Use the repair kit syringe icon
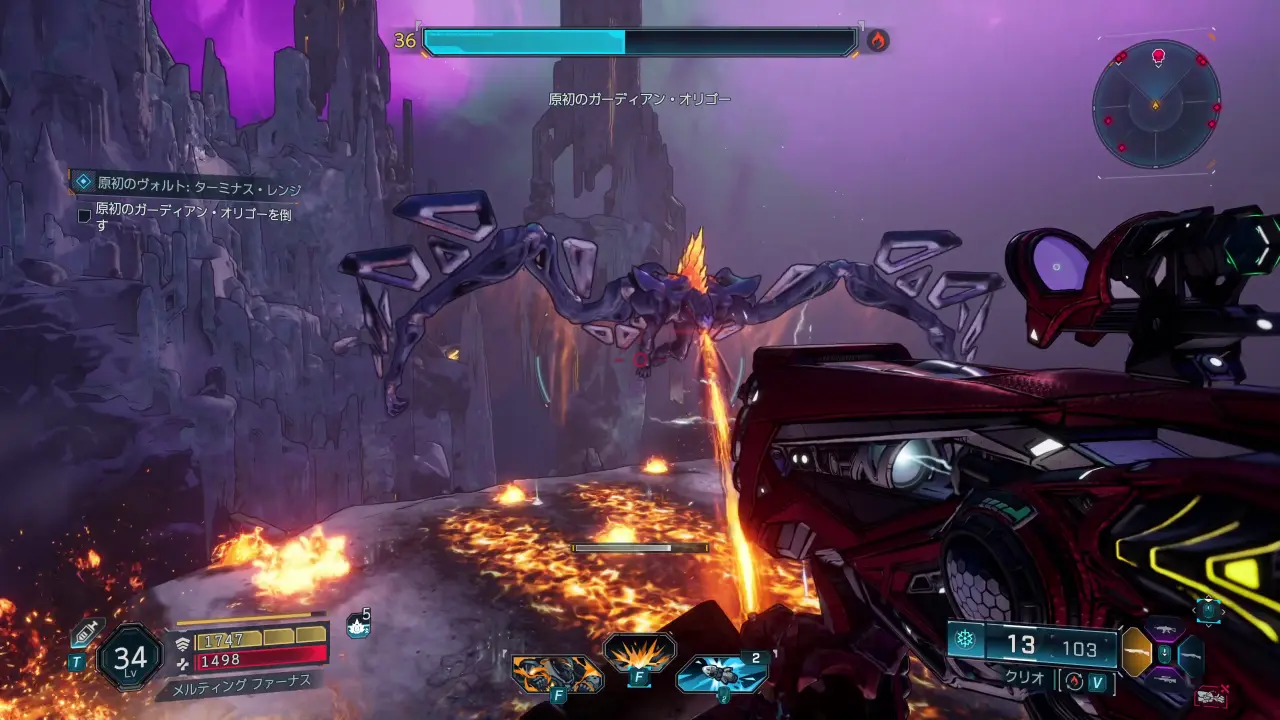This screenshot has height=720, width=1280. click(87, 633)
